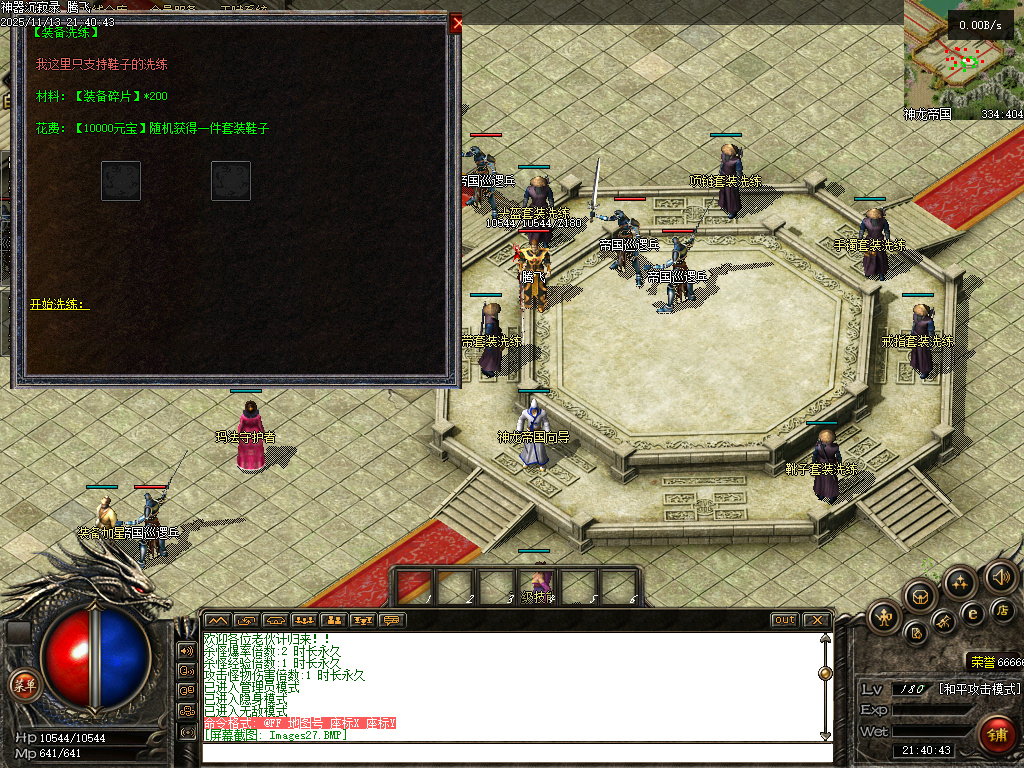Toggle the speaker sound icon
This screenshot has width=1024, height=768.
tap(1000, 577)
